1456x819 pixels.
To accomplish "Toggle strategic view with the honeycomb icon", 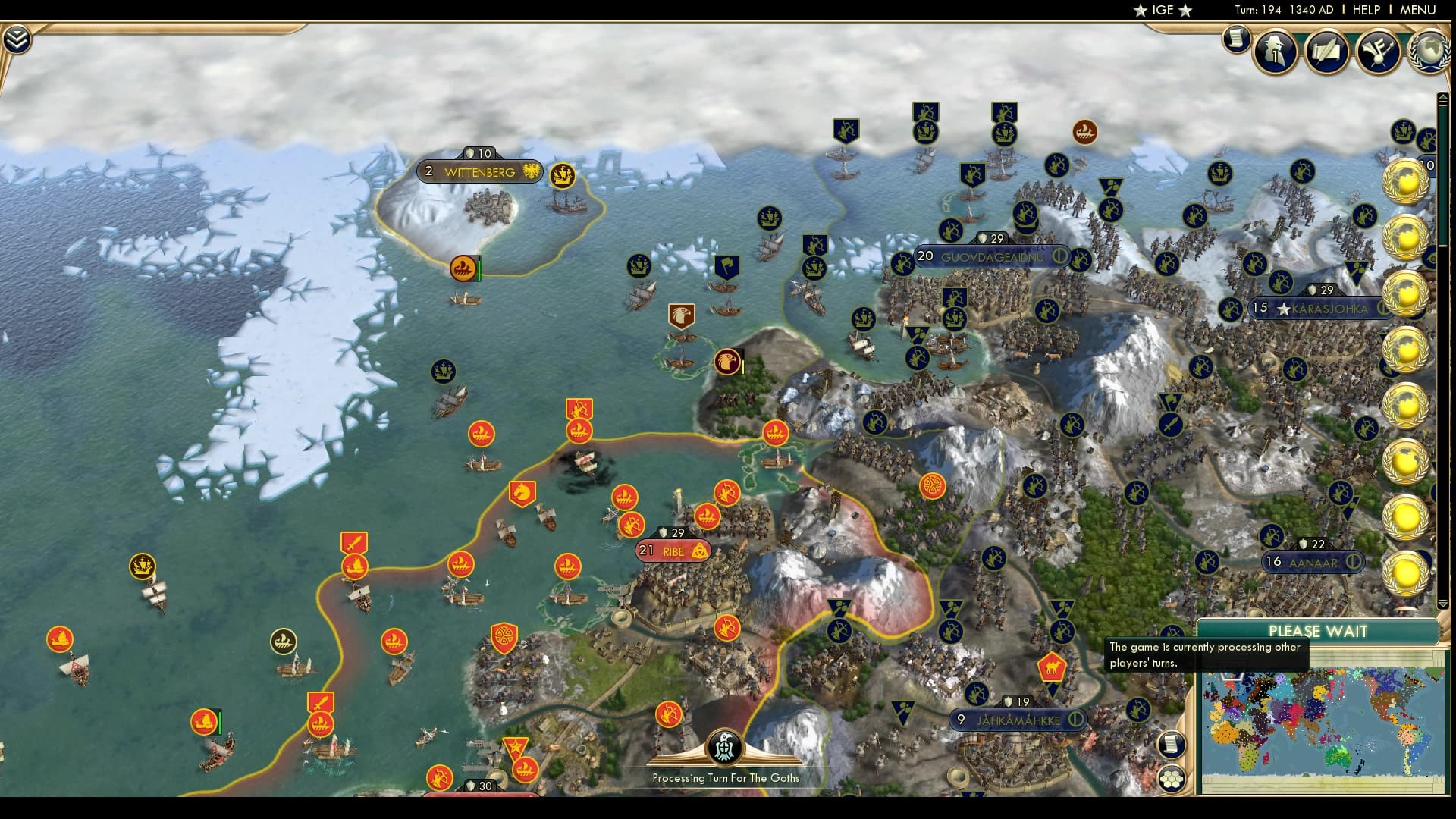I will click(1172, 780).
